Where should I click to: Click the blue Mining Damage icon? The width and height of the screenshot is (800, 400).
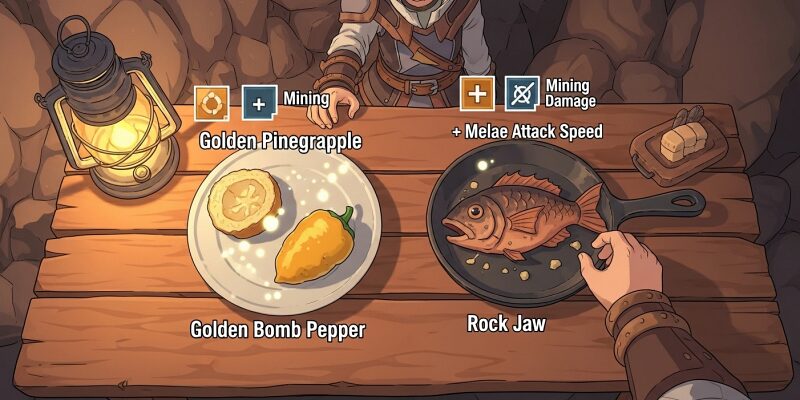[x=522, y=94]
